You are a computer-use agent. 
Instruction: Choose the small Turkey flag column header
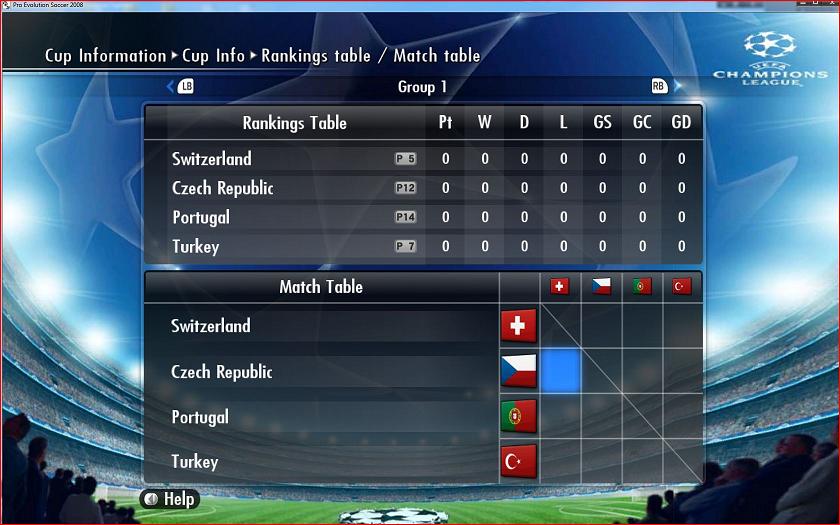click(x=682, y=287)
